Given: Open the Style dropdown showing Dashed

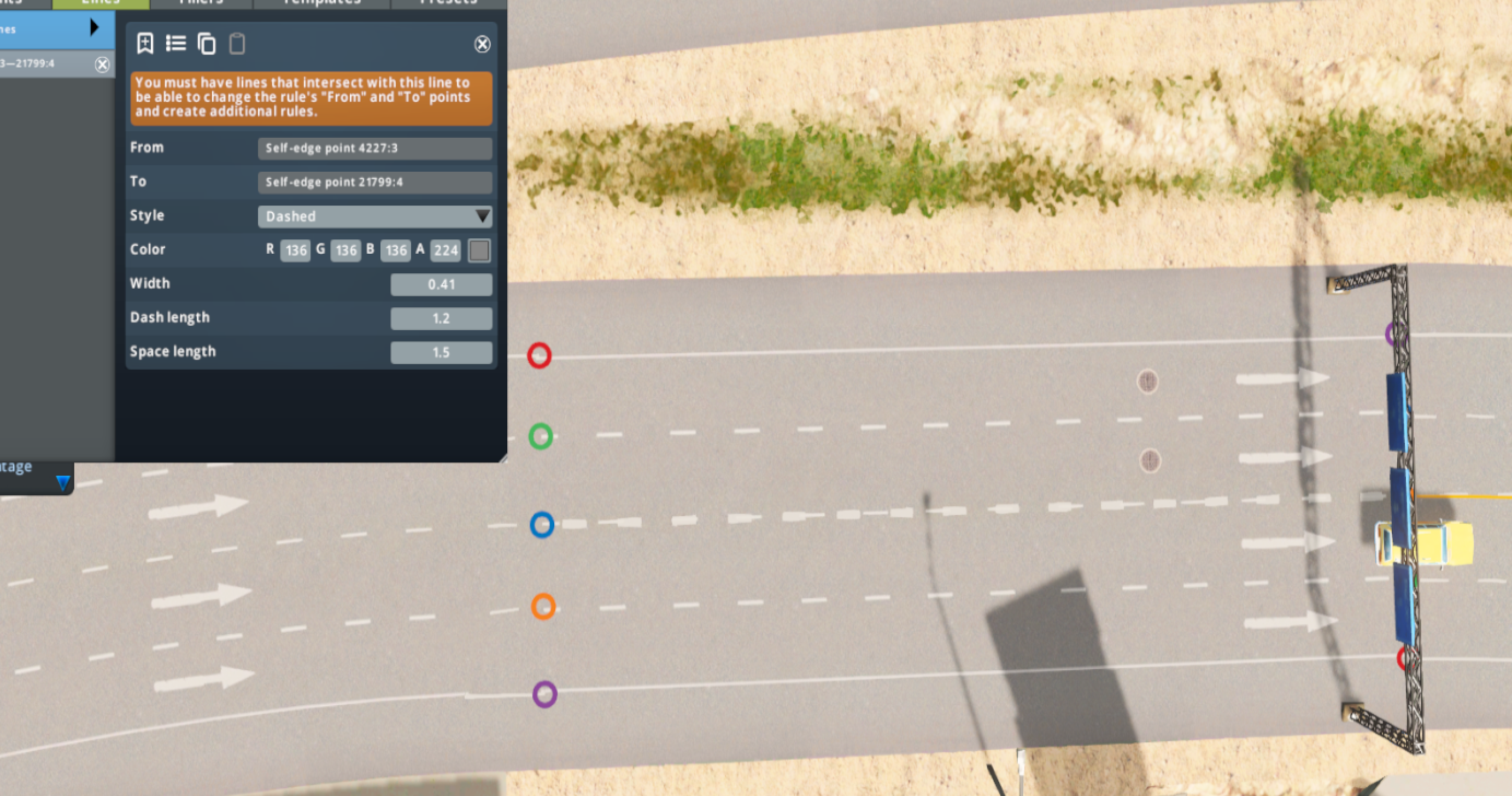Looking at the screenshot, I should click(x=374, y=216).
